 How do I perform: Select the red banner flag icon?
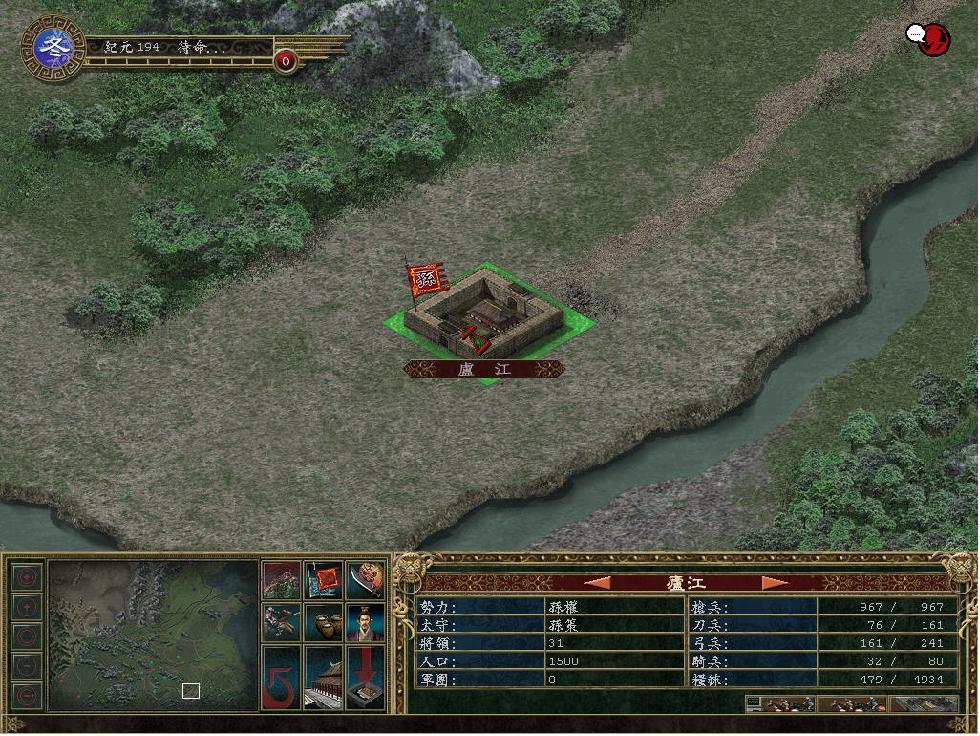pyautogui.click(x=323, y=580)
